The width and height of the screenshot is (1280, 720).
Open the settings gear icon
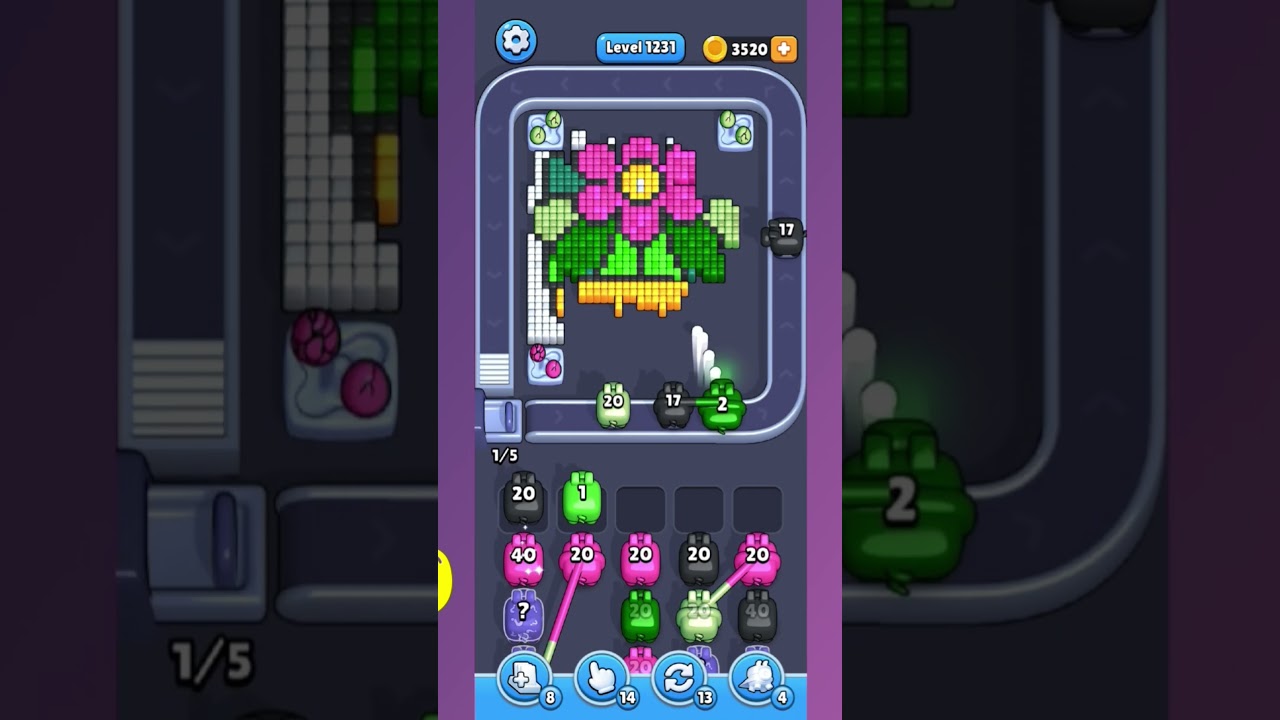[517, 43]
